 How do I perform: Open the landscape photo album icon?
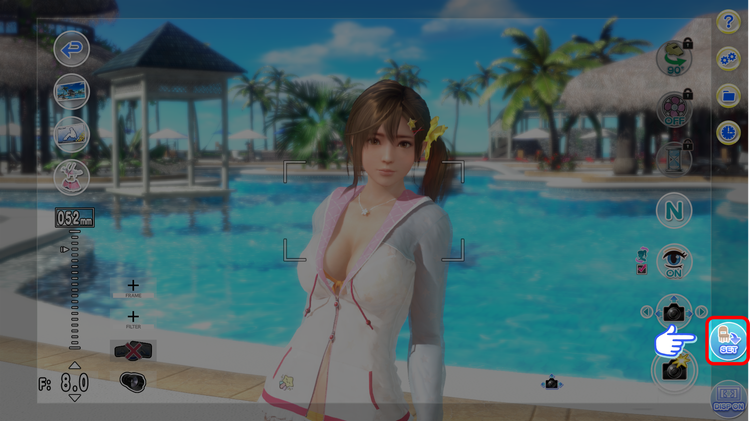click(x=71, y=92)
